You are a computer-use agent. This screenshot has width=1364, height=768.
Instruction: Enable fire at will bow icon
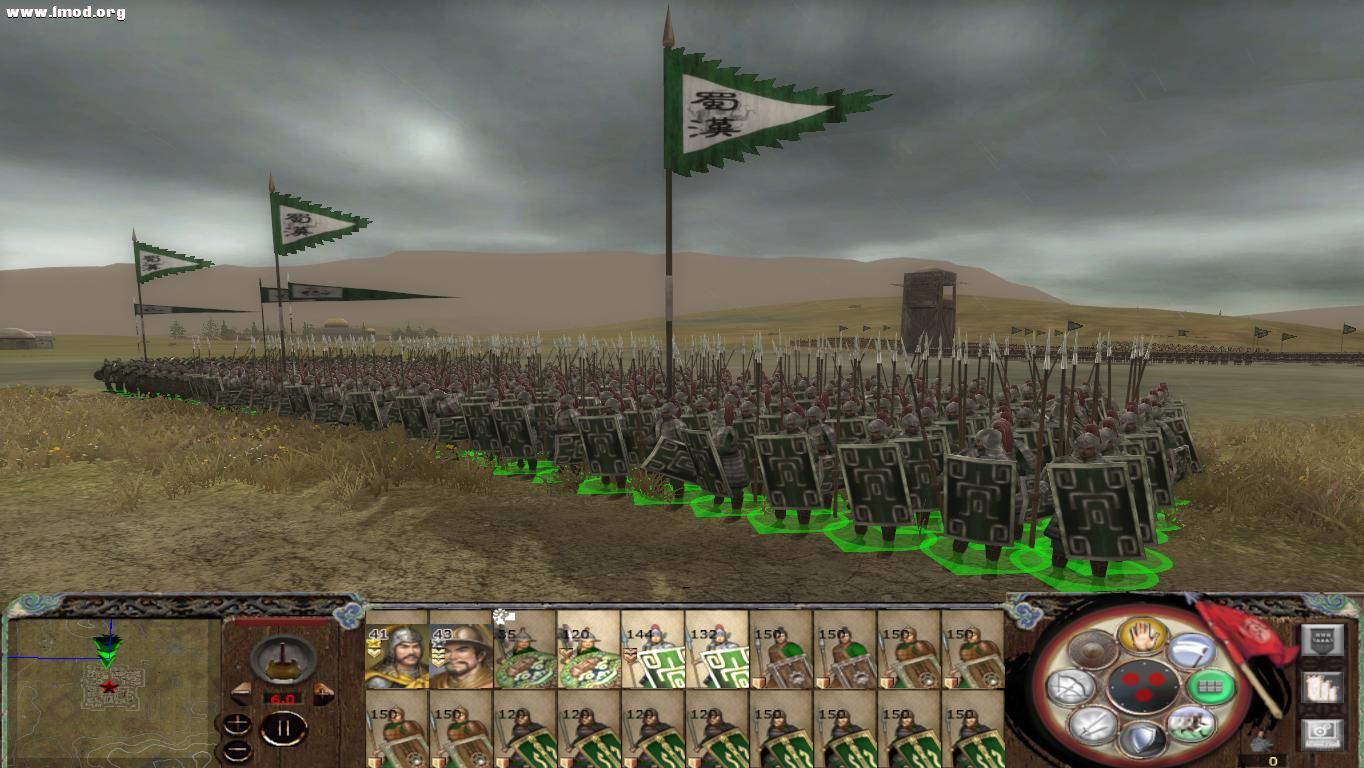click(1068, 685)
